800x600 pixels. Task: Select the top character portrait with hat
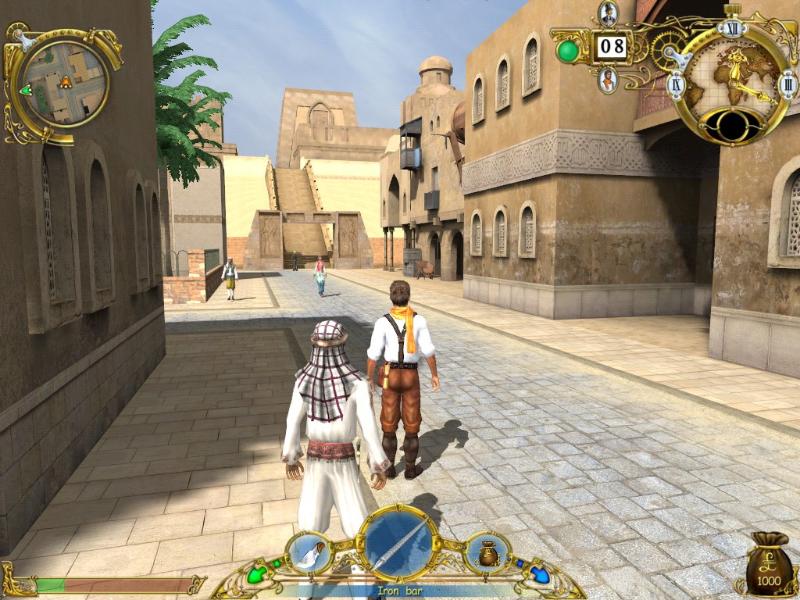click(608, 14)
